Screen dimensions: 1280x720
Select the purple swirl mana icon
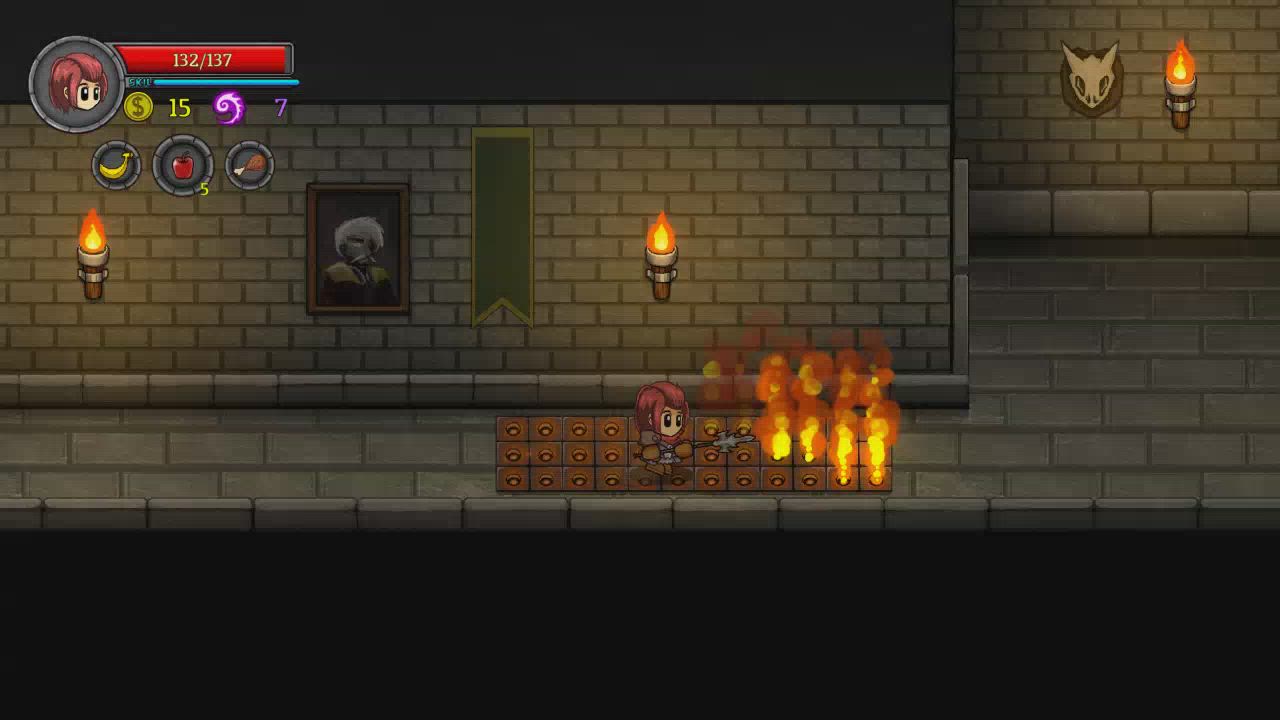tap(228, 106)
